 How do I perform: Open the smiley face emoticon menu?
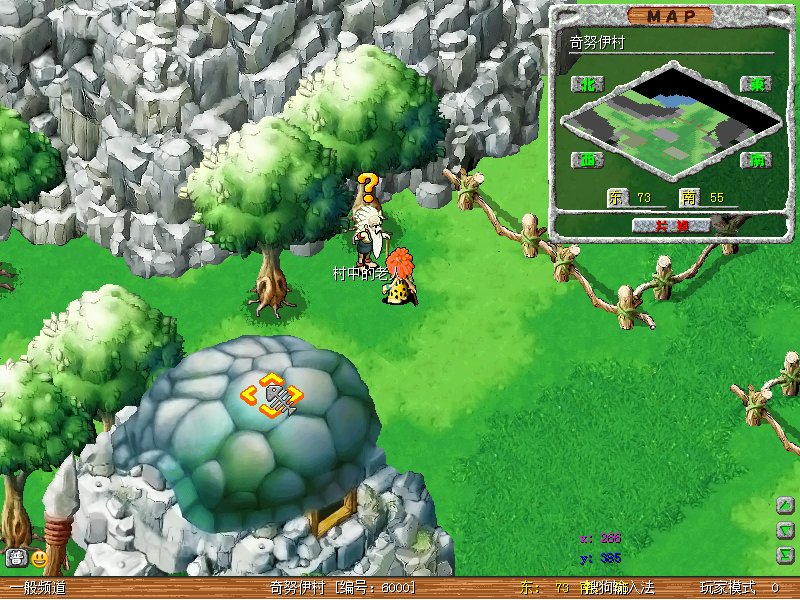click(39, 558)
